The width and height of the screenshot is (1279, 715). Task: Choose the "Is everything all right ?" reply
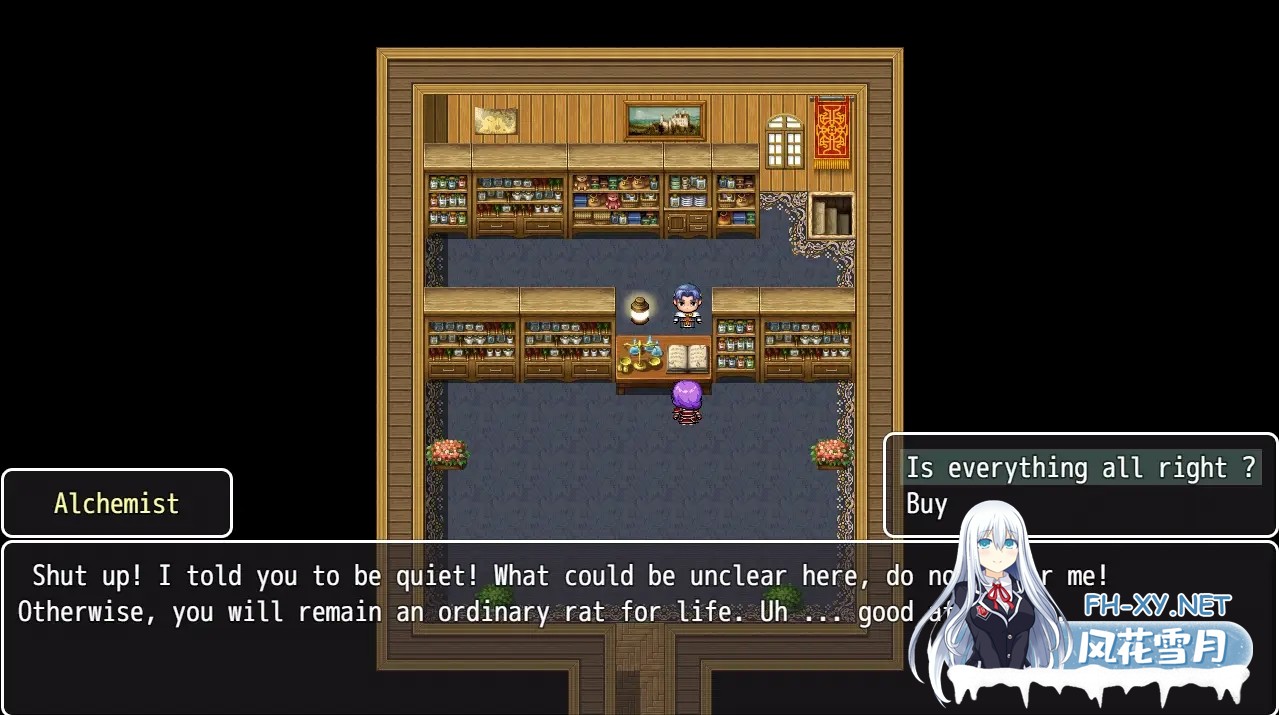tap(1079, 468)
